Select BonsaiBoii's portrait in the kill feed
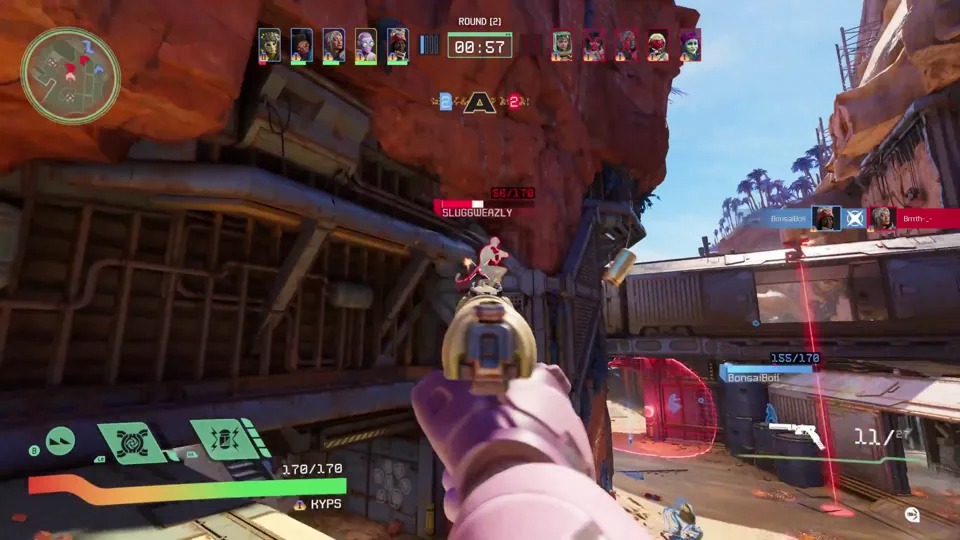This screenshot has height=540, width=960. point(825,217)
